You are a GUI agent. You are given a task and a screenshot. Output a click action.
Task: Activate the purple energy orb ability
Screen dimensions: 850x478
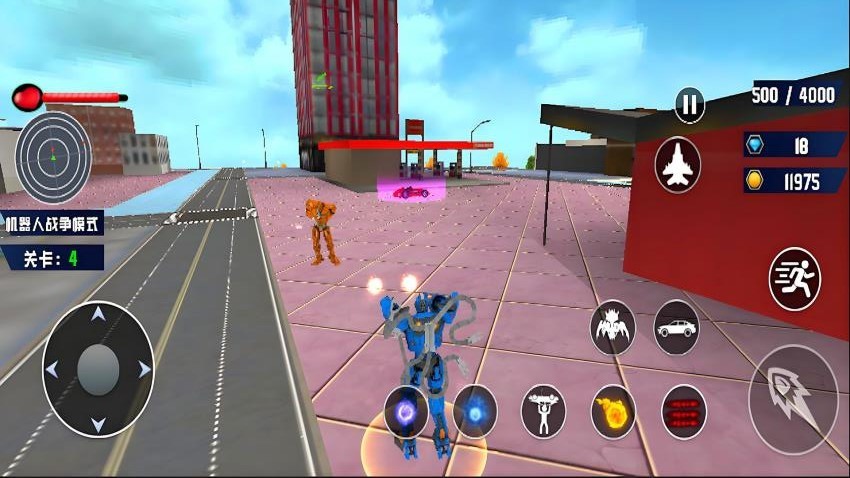click(x=406, y=411)
